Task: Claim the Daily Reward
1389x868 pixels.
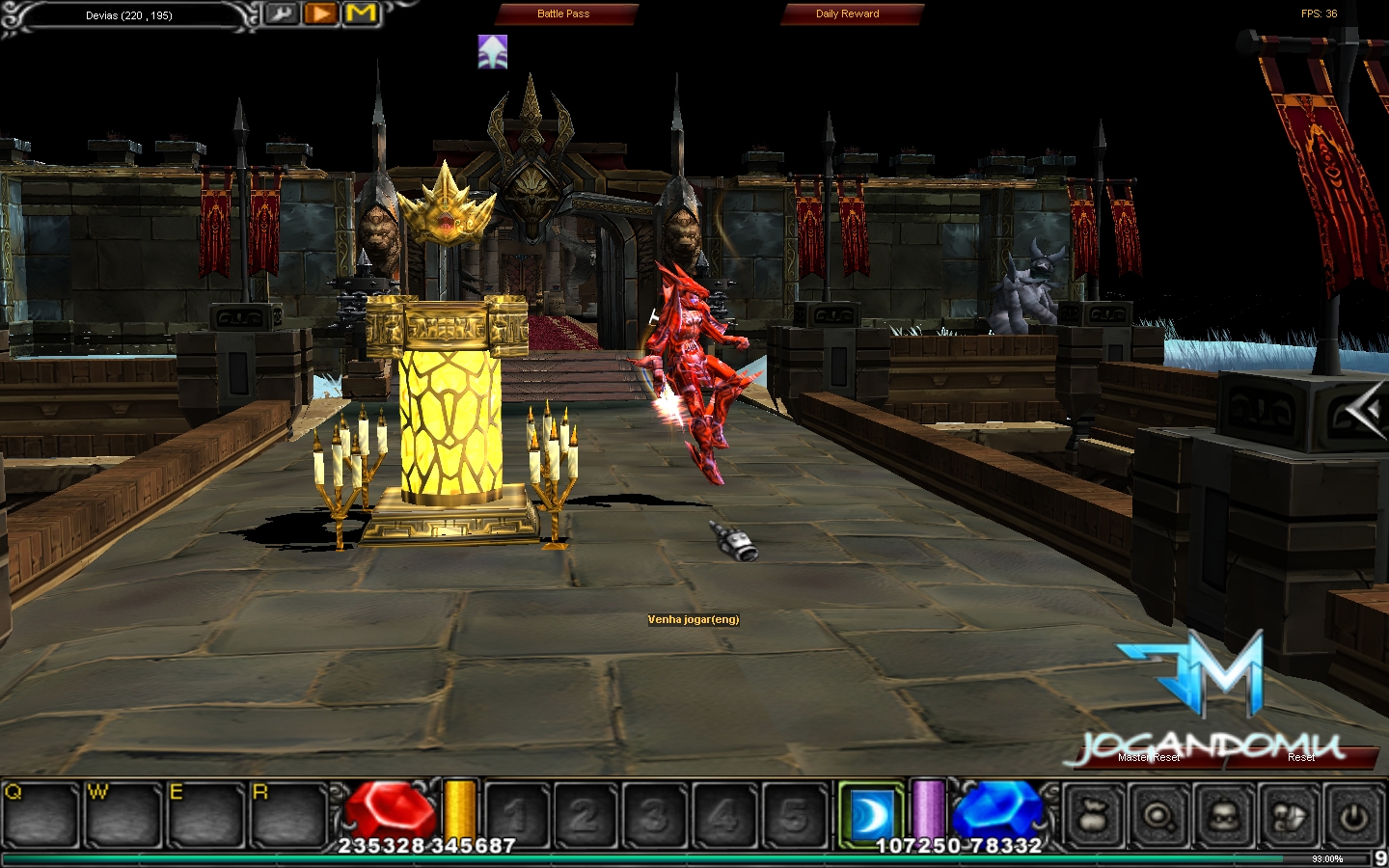Action: click(848, 14)
